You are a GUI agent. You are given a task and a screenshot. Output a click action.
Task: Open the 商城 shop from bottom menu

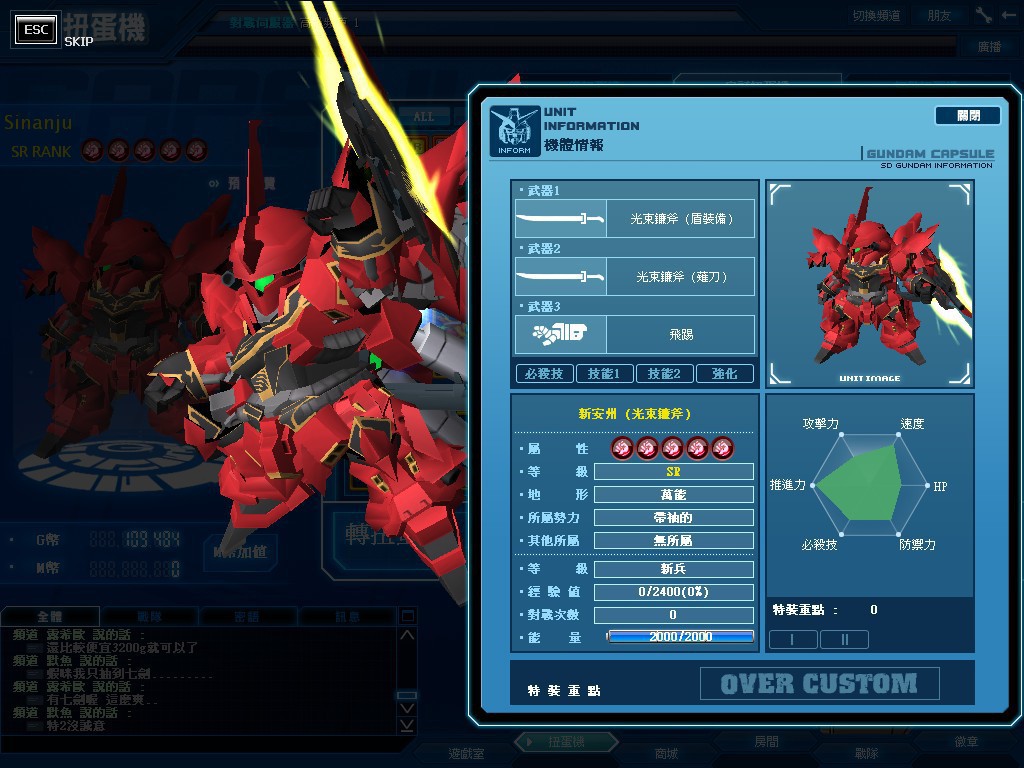(665, 753)
